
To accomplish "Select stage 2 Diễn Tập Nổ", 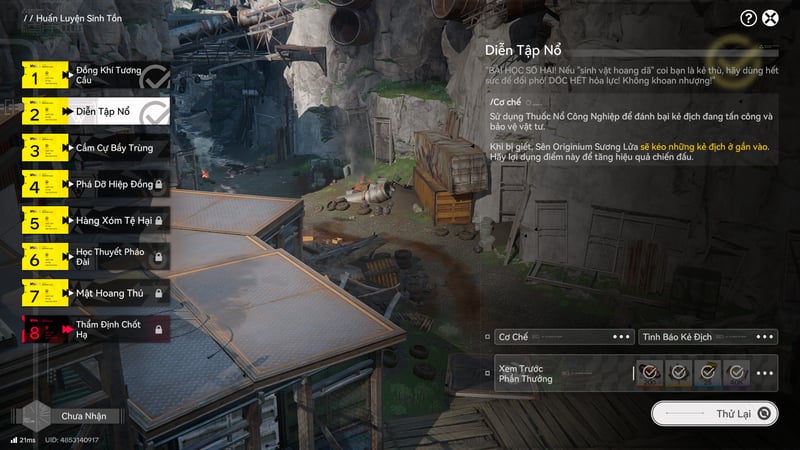I will click(x=95, y=111).
